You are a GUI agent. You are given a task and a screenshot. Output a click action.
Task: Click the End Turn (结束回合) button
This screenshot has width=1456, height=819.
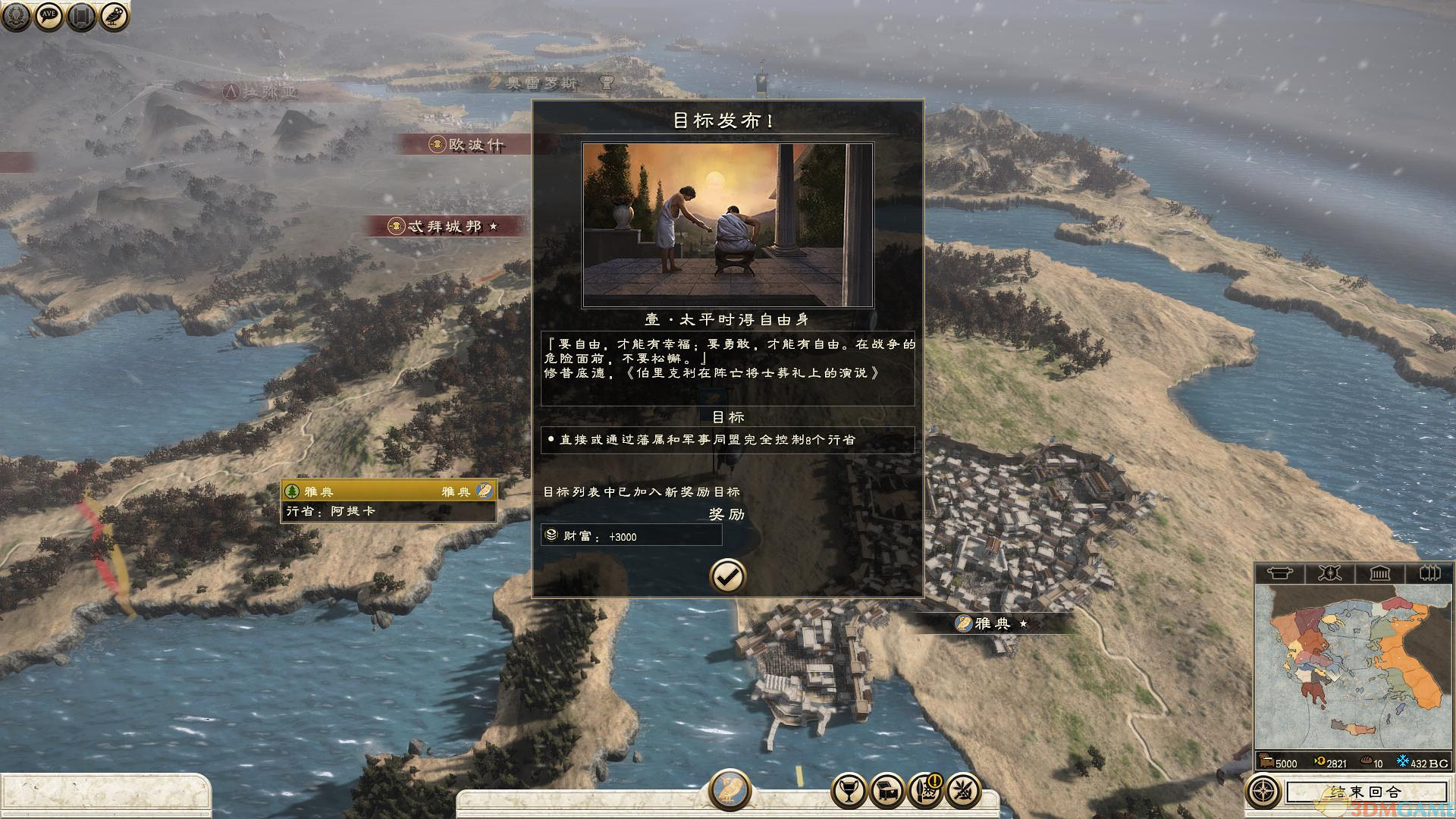point(1365,792)
